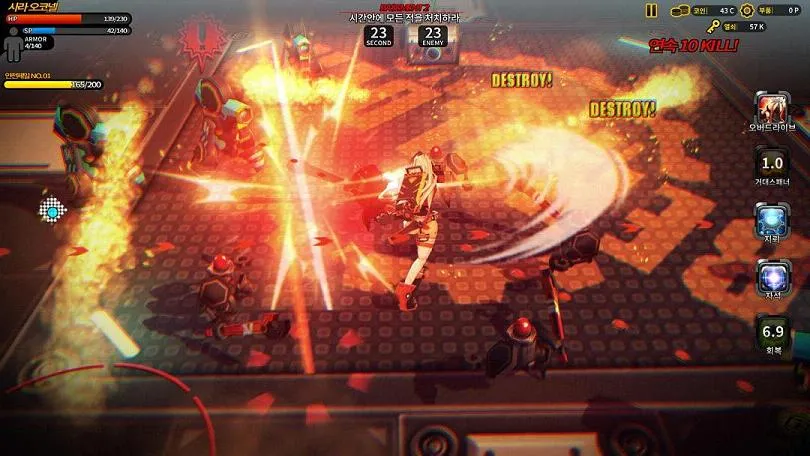810x456 pixels.
Task: Pause the game with the pause button
Action: tap(651, 11)
